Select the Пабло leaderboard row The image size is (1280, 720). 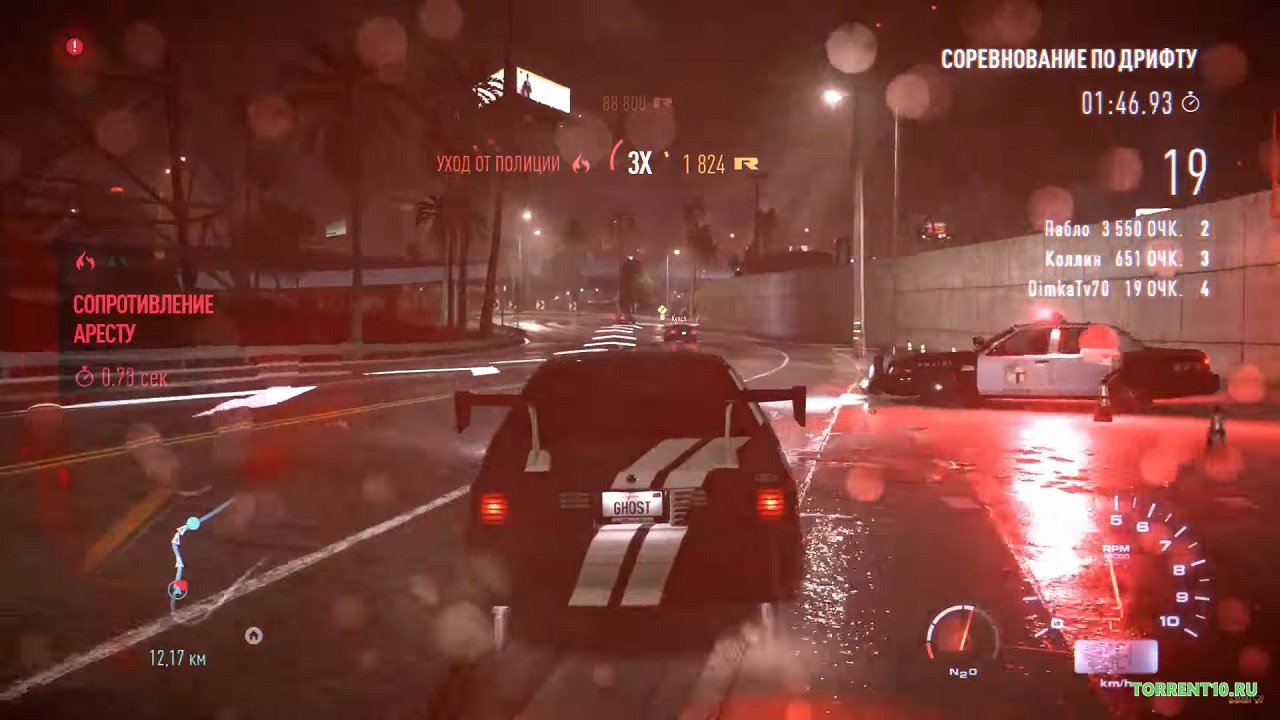(x=1126, y=229)
